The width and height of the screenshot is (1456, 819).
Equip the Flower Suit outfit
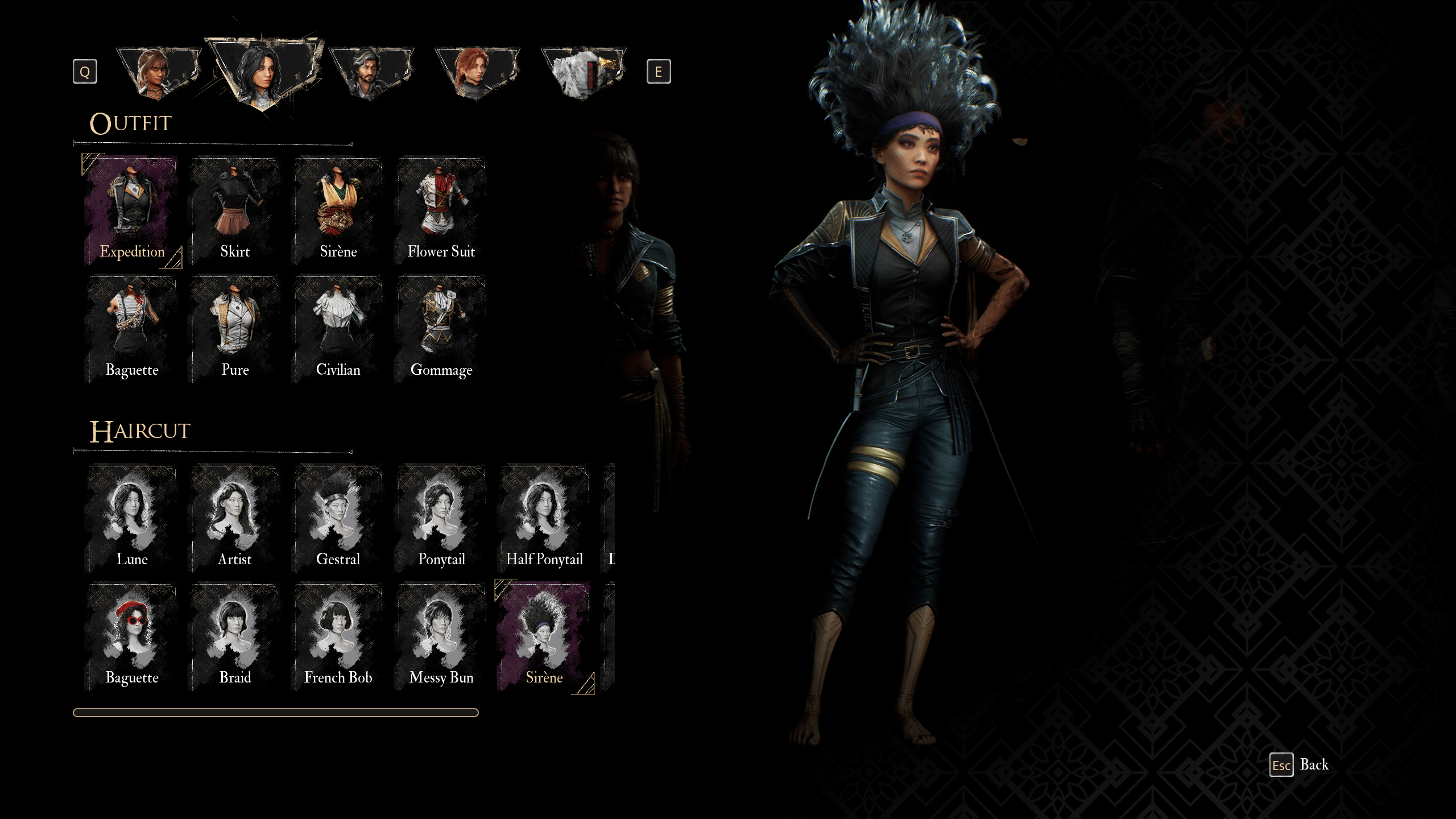point(441,211)
